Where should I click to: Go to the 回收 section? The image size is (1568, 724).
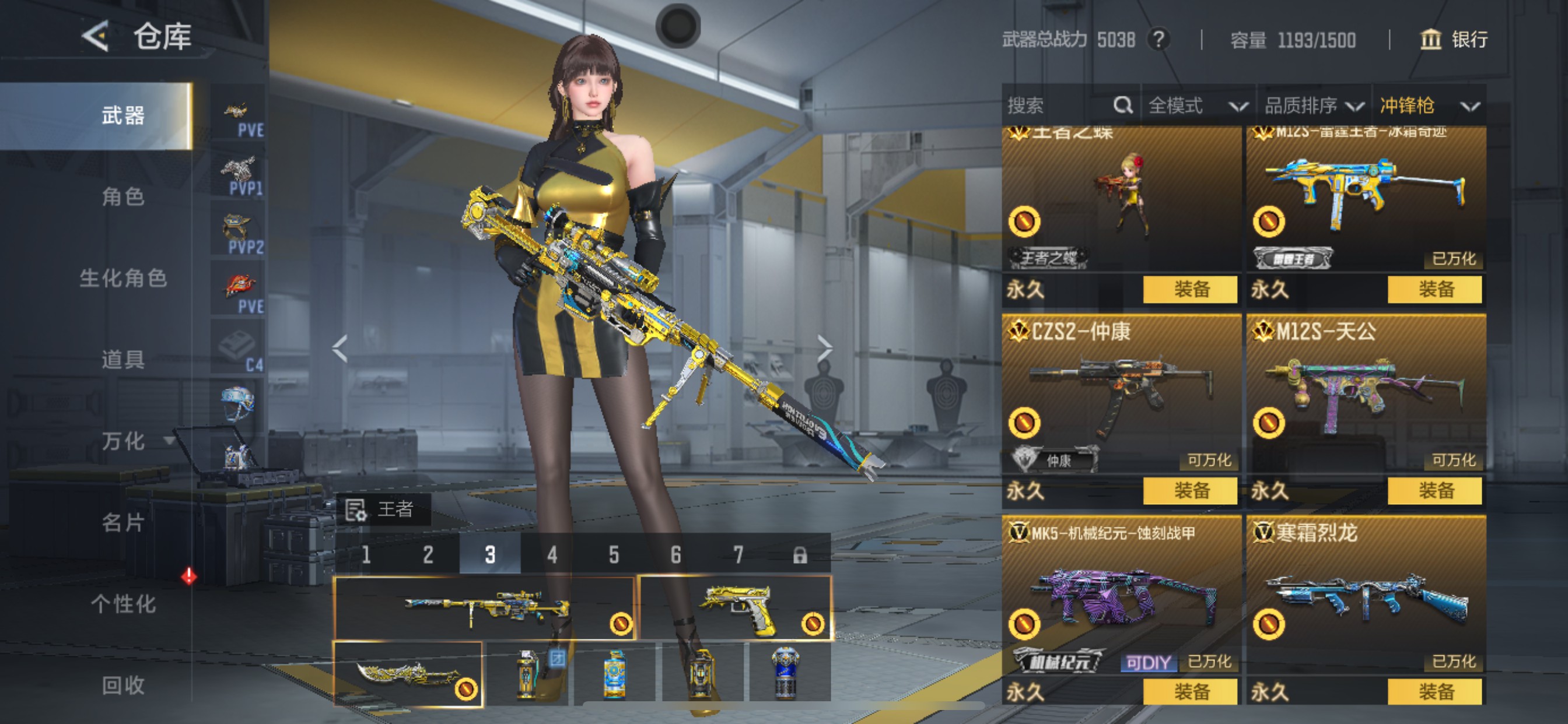pyautogui.click(x=123, y=686)
